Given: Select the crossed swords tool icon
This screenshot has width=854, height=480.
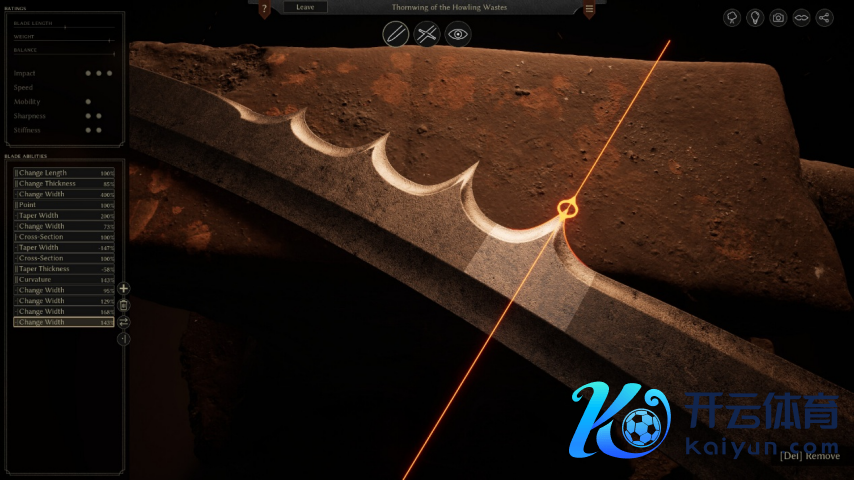Looking at the screenshot, I should click(427, 34).
